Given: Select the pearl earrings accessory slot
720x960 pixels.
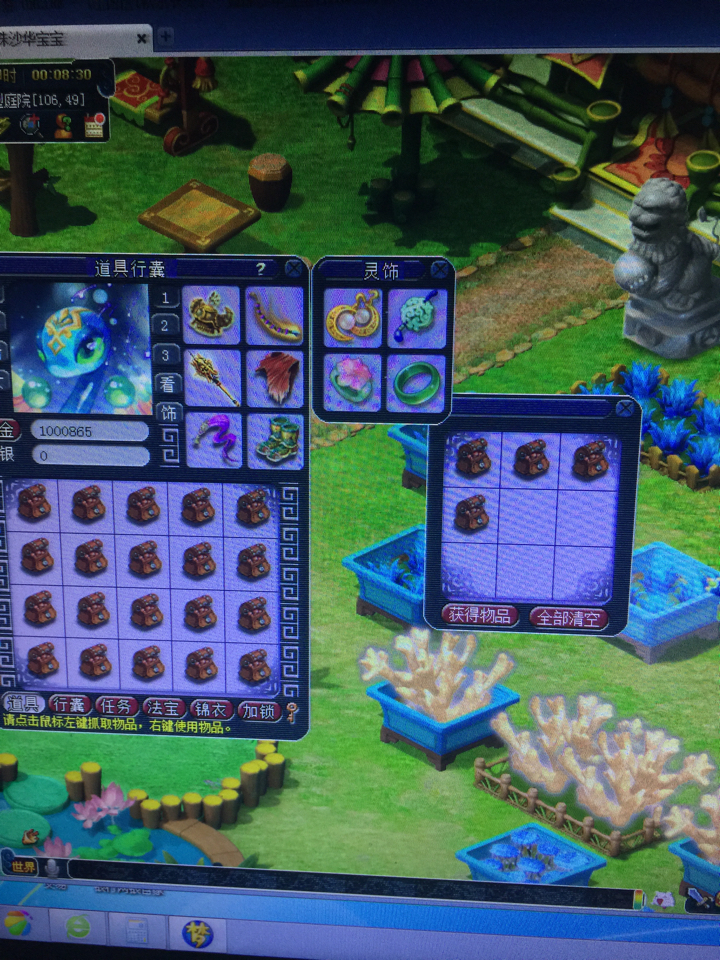Looking at the screenshot, I should pyautogui.click(x=352, y=316).
